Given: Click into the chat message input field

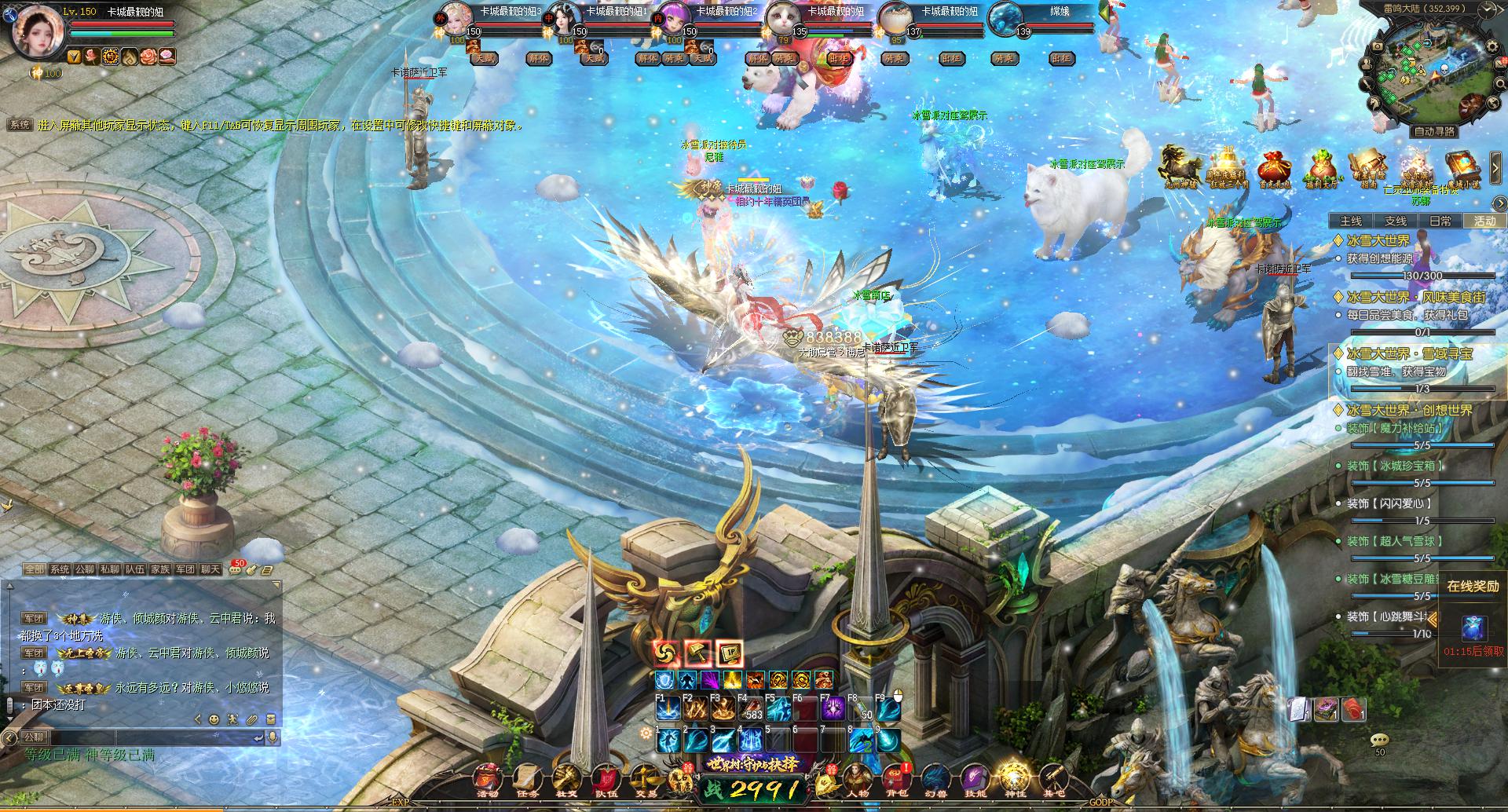Looking at the screenshot, I should tap(181, 737).
